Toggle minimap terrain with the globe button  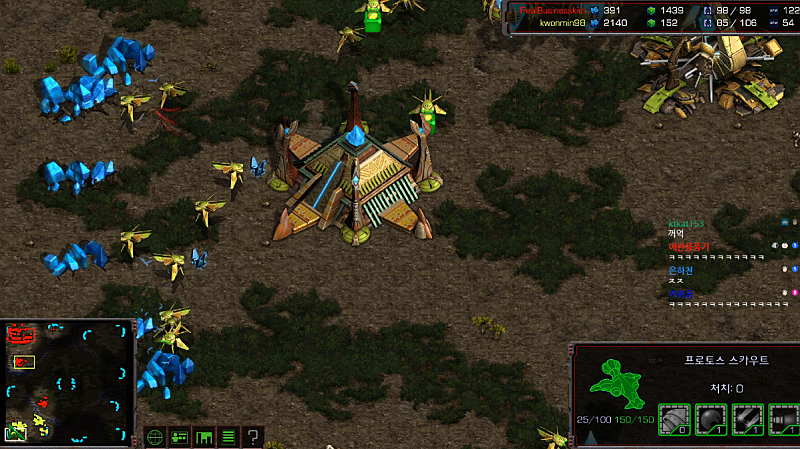pos(155,437)
